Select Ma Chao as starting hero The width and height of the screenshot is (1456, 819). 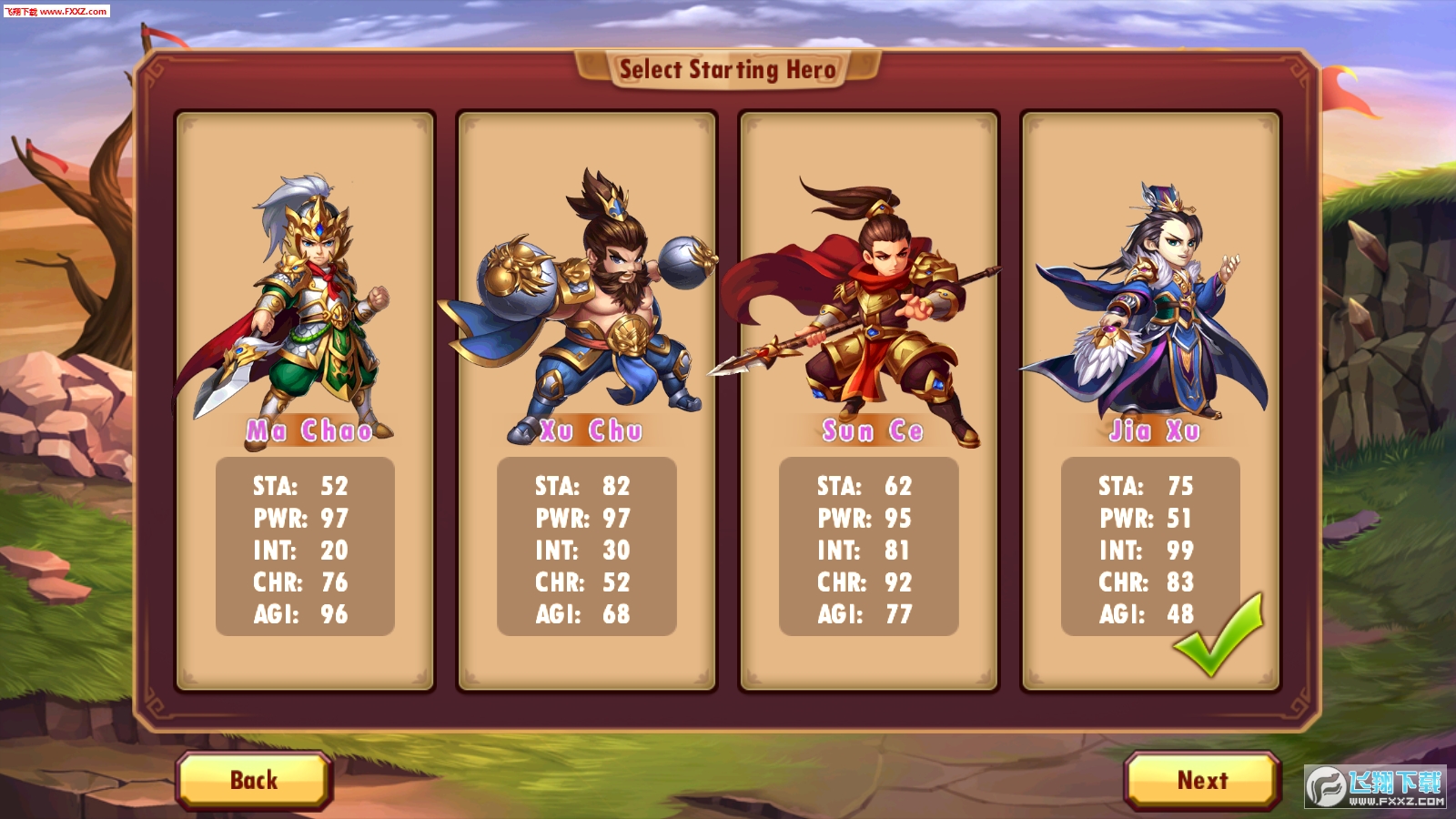pos(305,400)
